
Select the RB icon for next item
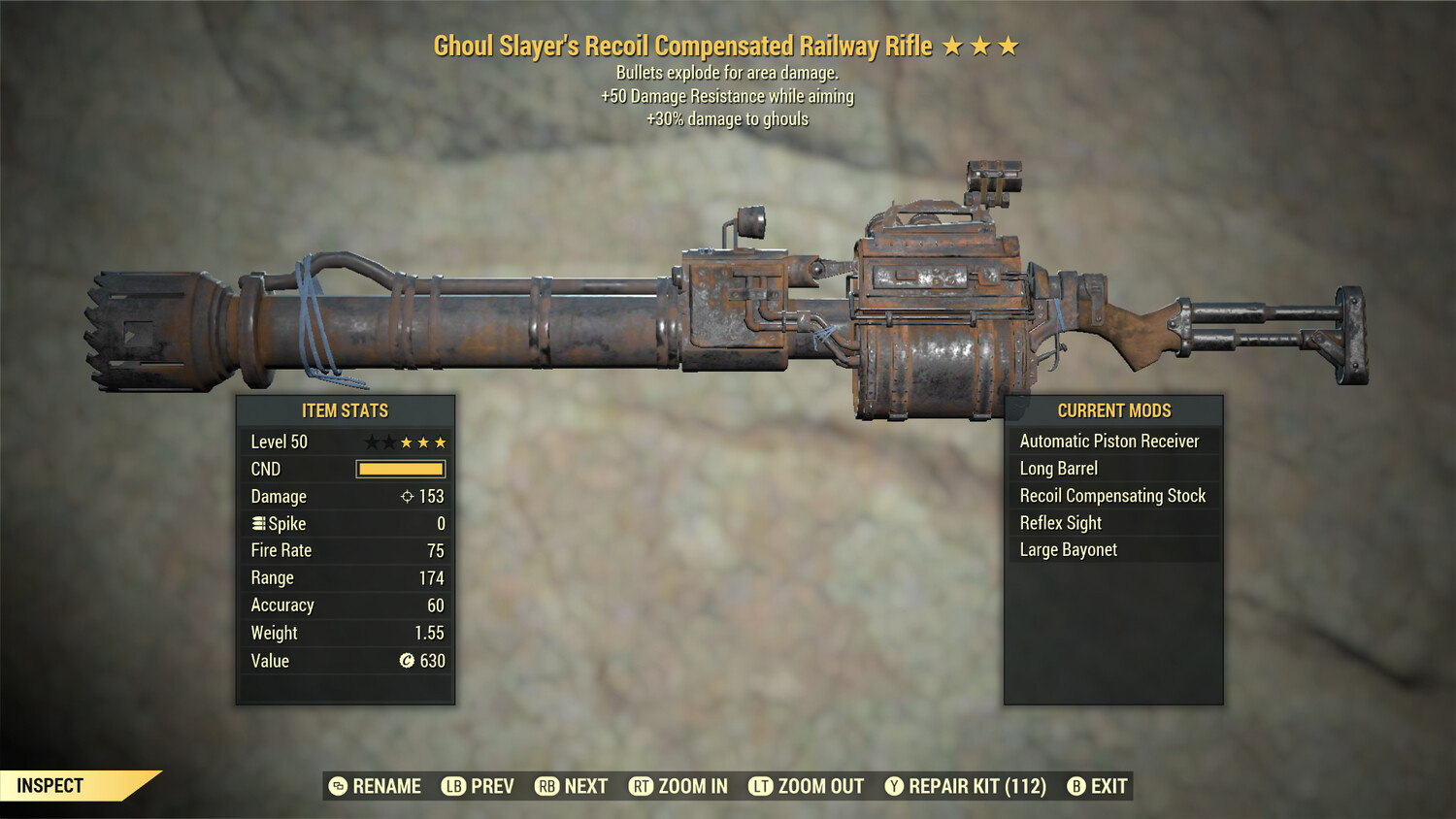point(545,786)
